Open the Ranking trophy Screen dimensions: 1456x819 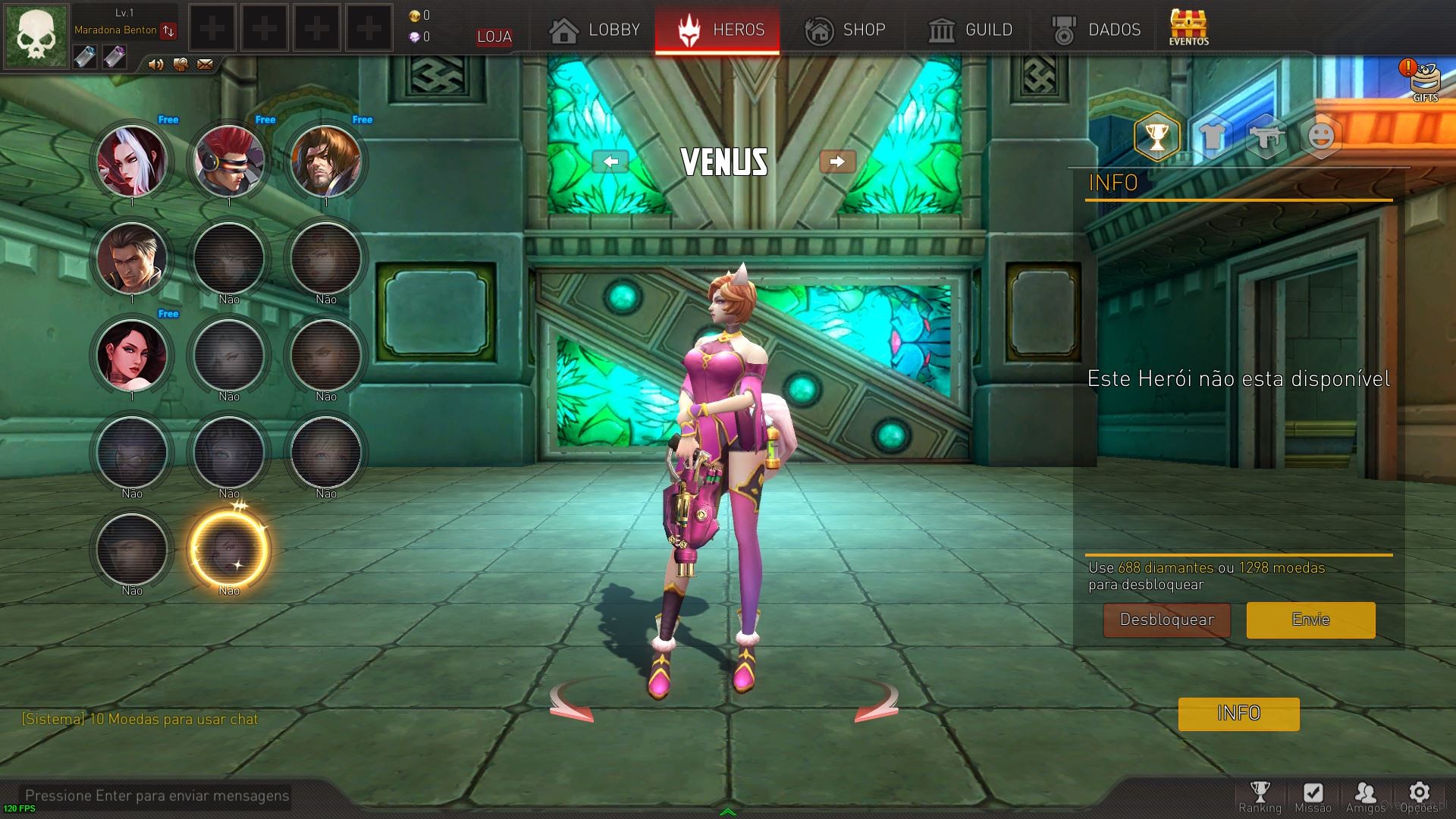click(1260, 796)
